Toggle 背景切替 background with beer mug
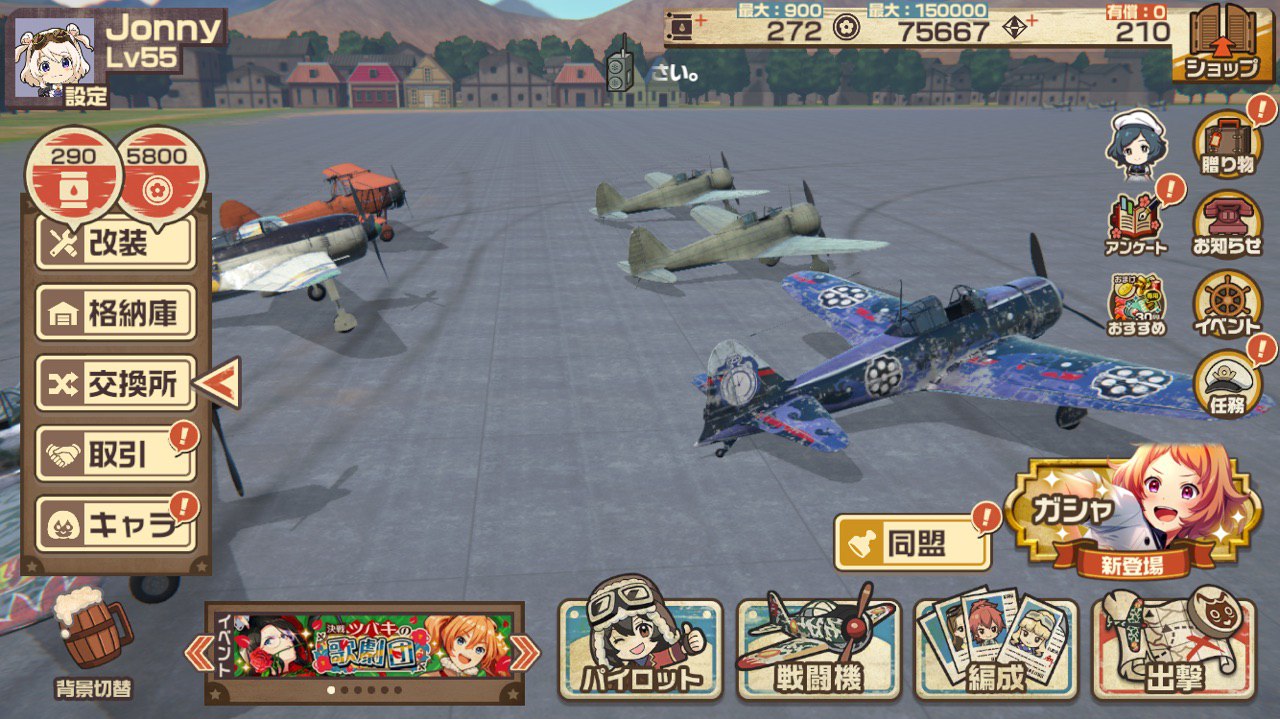The height and width of the screenshot is (719, 1280). (x=92, y=638)
